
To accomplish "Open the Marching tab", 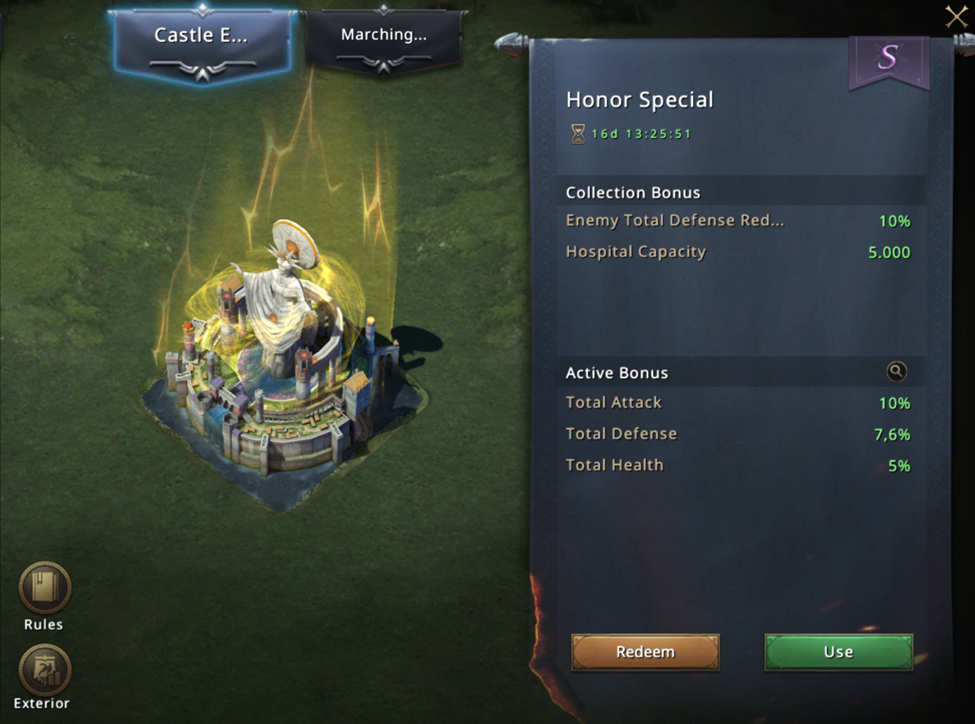I will (x=383, y=37).
